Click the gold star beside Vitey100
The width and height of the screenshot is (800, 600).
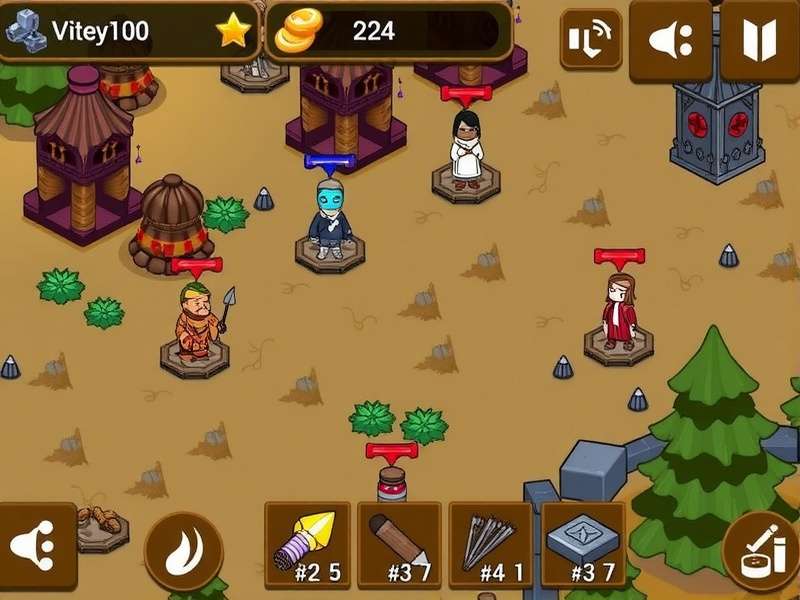coord(234,31)
